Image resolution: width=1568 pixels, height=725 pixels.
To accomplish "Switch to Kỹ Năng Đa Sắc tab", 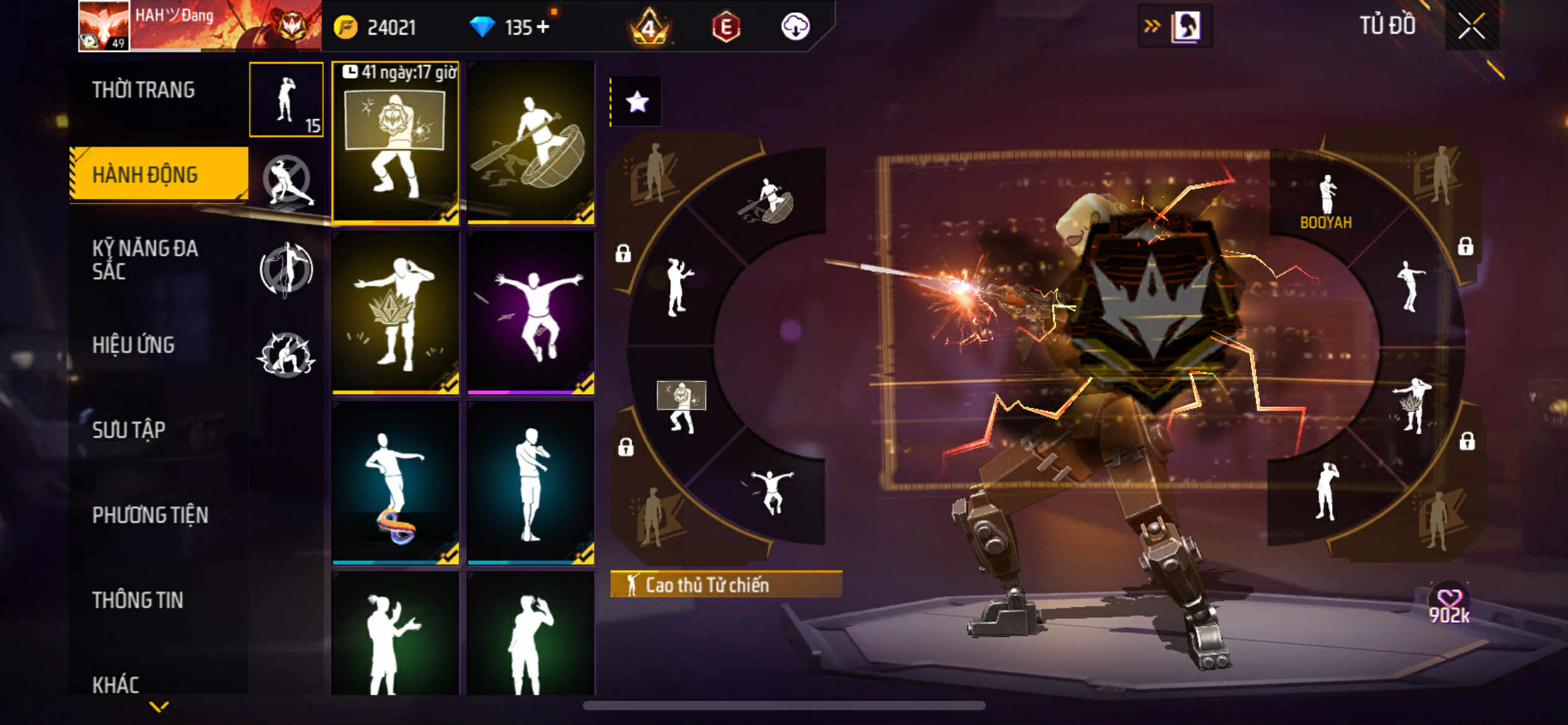I will pyautogui.click(x=145, y=260).
